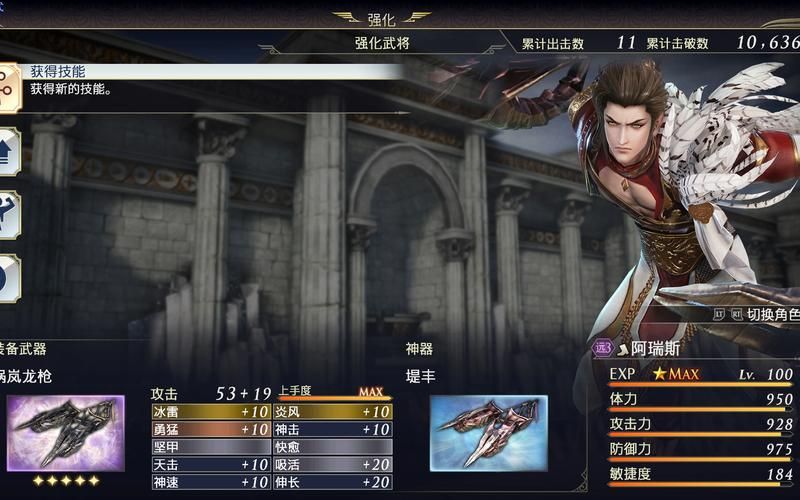
Task: Select the 冰雷 weapon attribute row
Action: [210, 412]
